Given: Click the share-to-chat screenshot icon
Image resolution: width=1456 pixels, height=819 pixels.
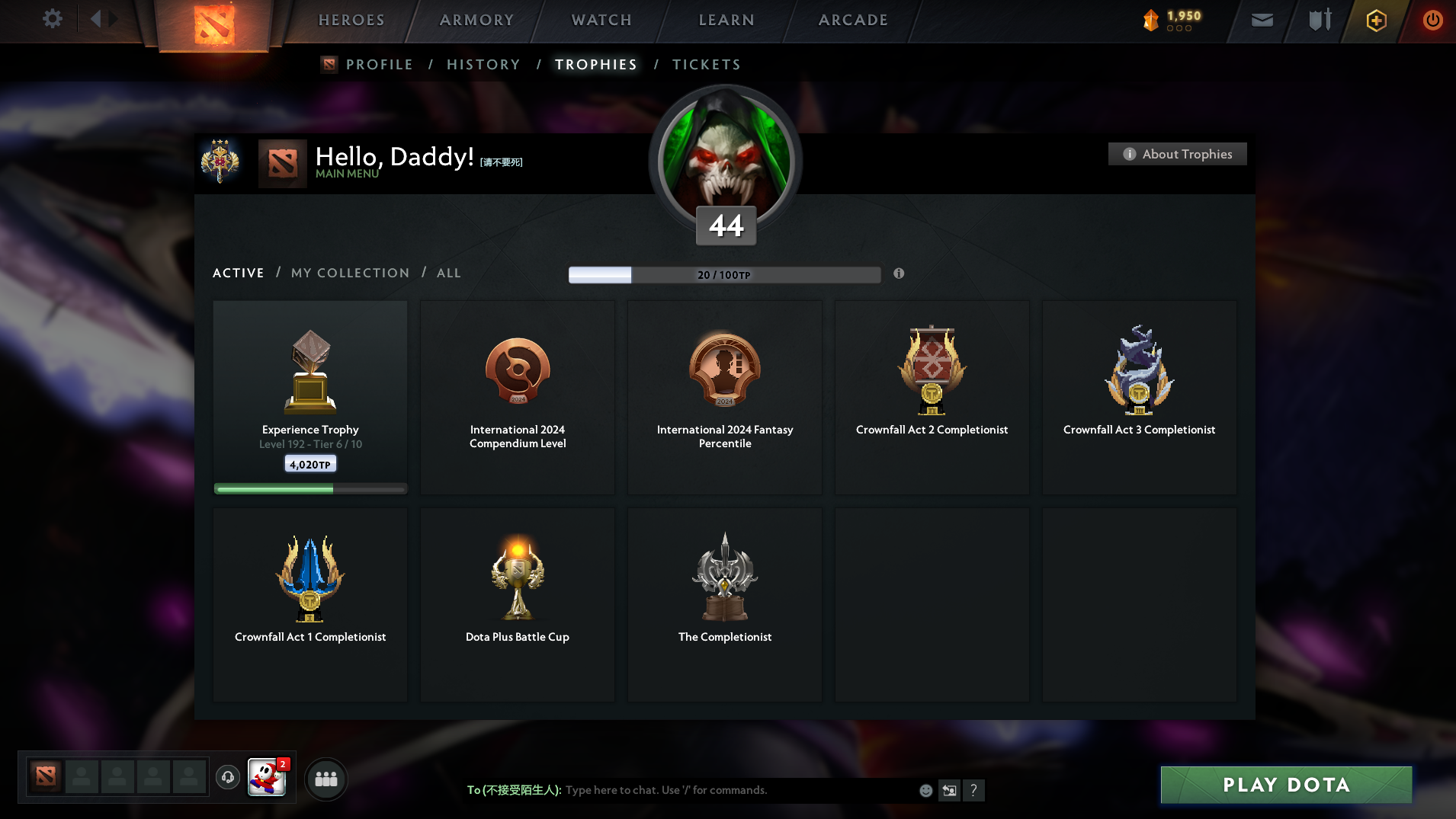Looking at the screenshot, I should point(949,790).
